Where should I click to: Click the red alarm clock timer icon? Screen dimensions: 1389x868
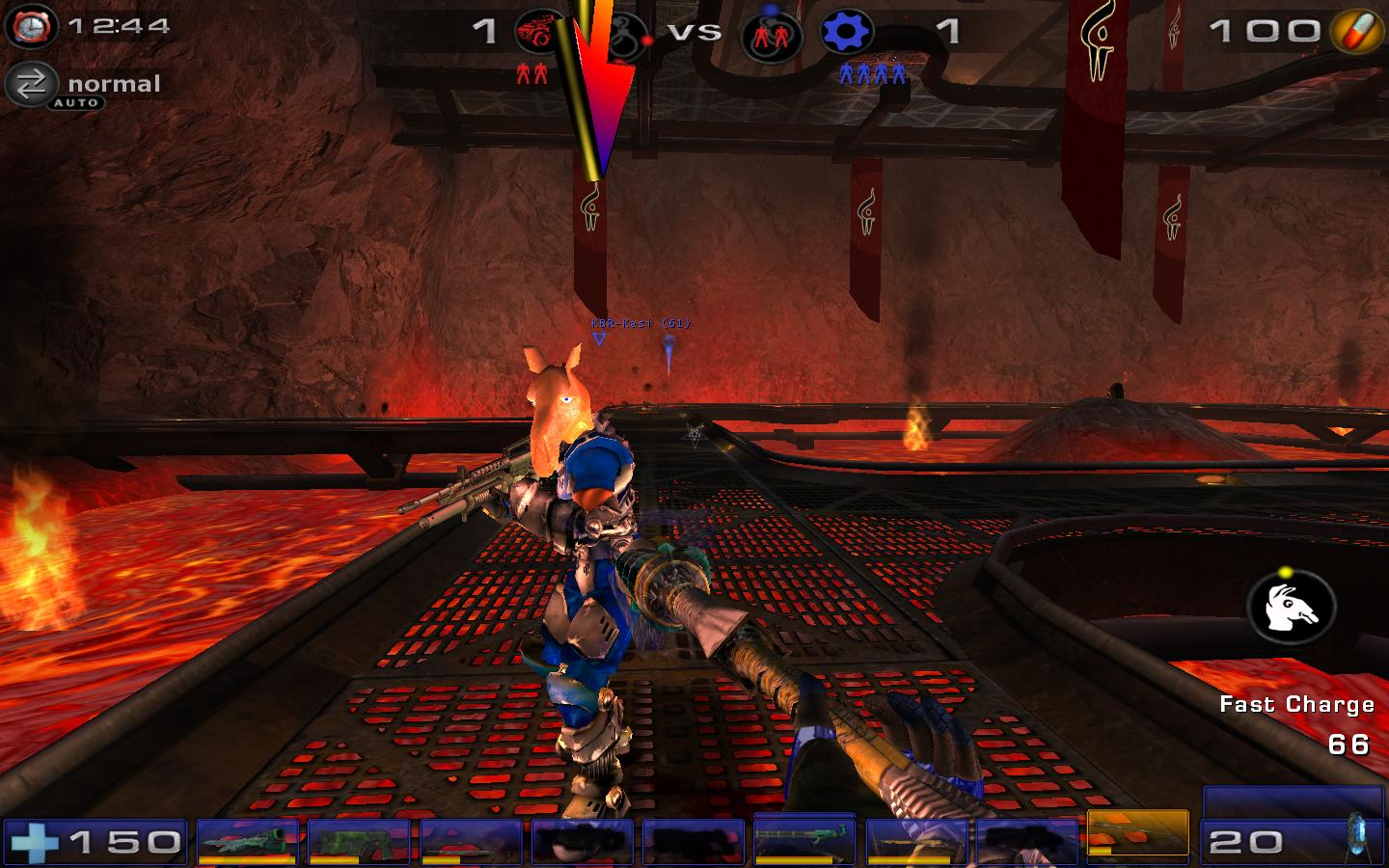pos(30,26)
